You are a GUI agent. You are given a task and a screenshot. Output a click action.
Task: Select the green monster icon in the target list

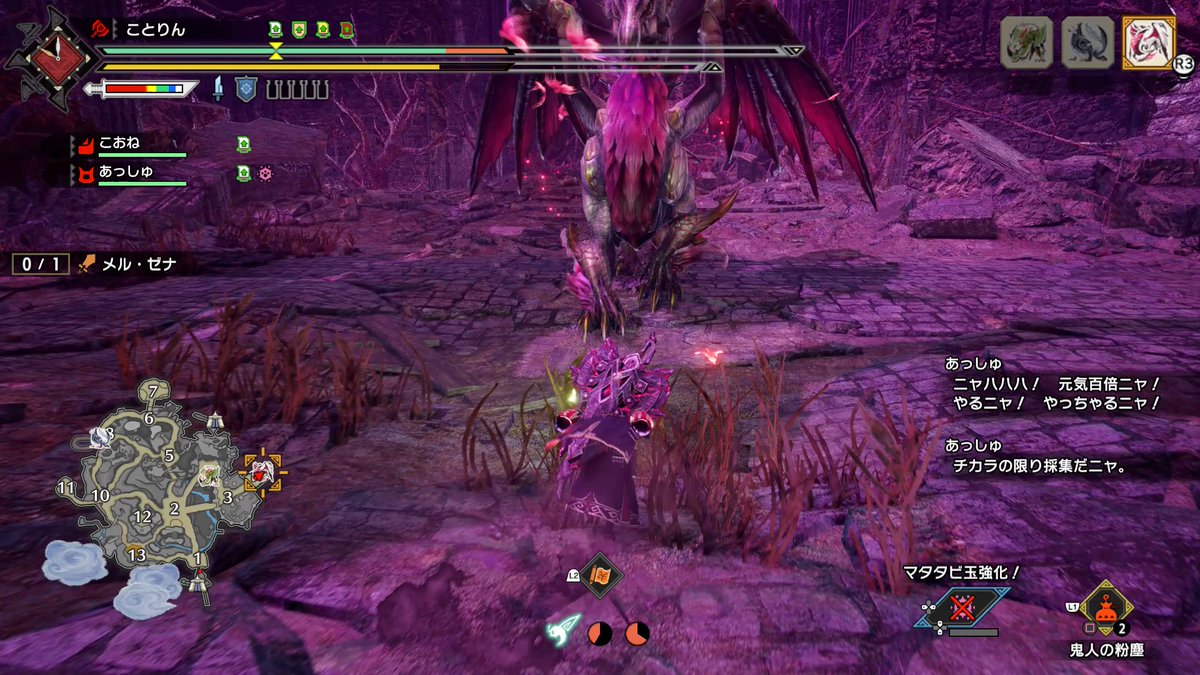(x=1027, y=43)
